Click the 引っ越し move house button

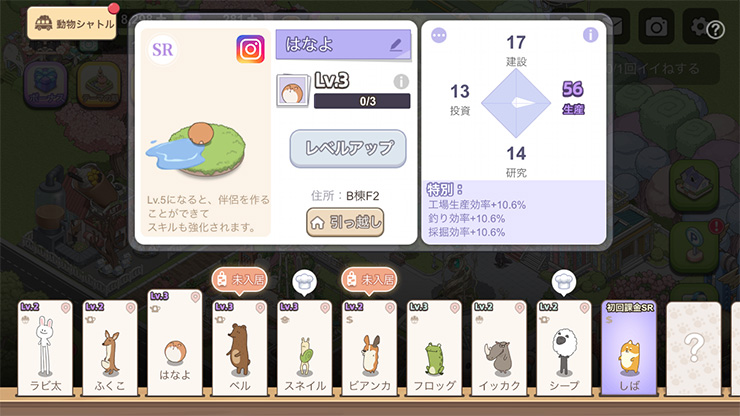click(345, 222)
